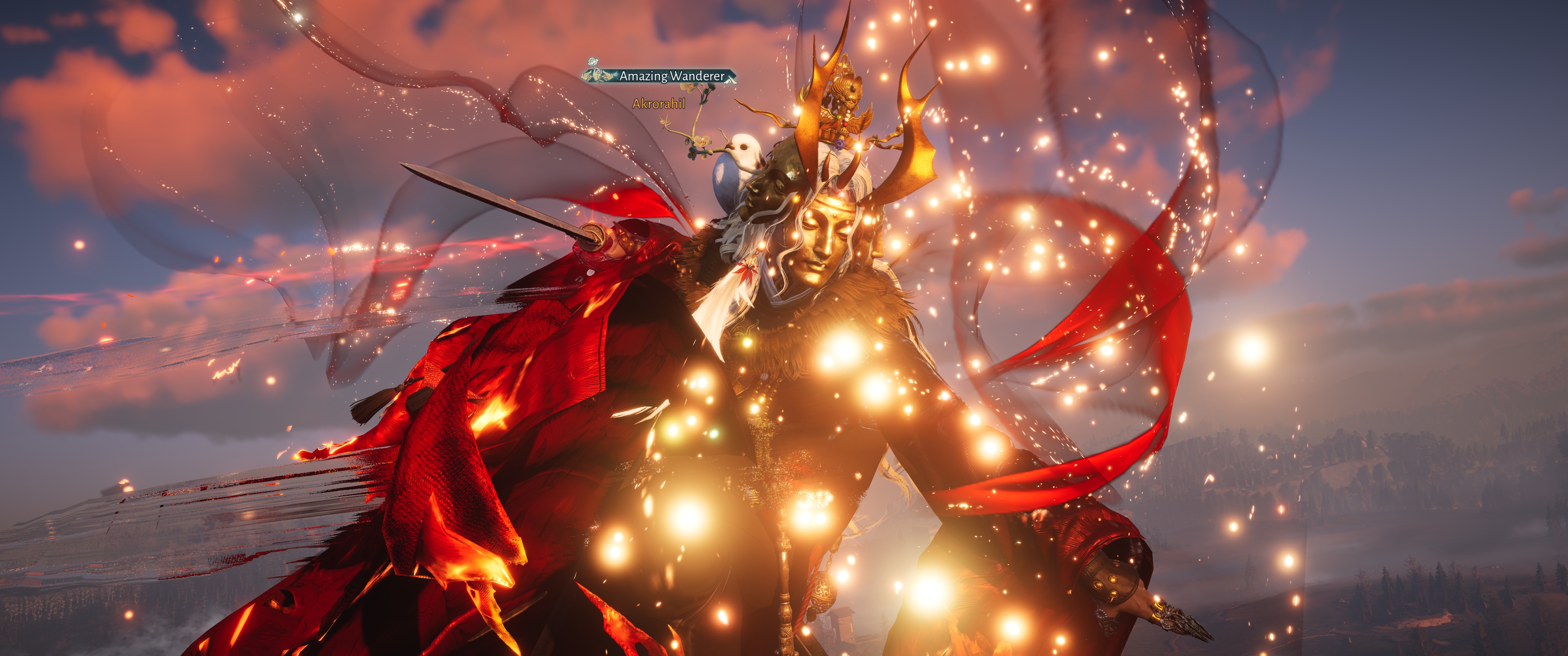The width and height of the screenshot is (1568, 656).
Task: Click the distant shrine building near lower center
Action: click(x=844, y=621)
